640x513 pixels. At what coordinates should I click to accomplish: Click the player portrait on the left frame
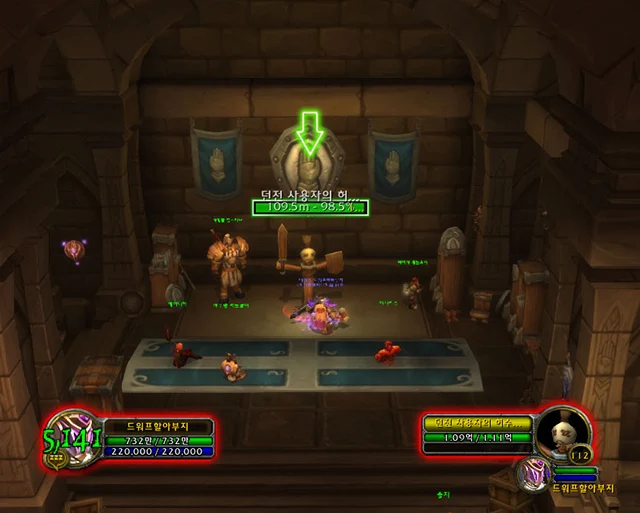pyautogui.click(x=72, y=436)
